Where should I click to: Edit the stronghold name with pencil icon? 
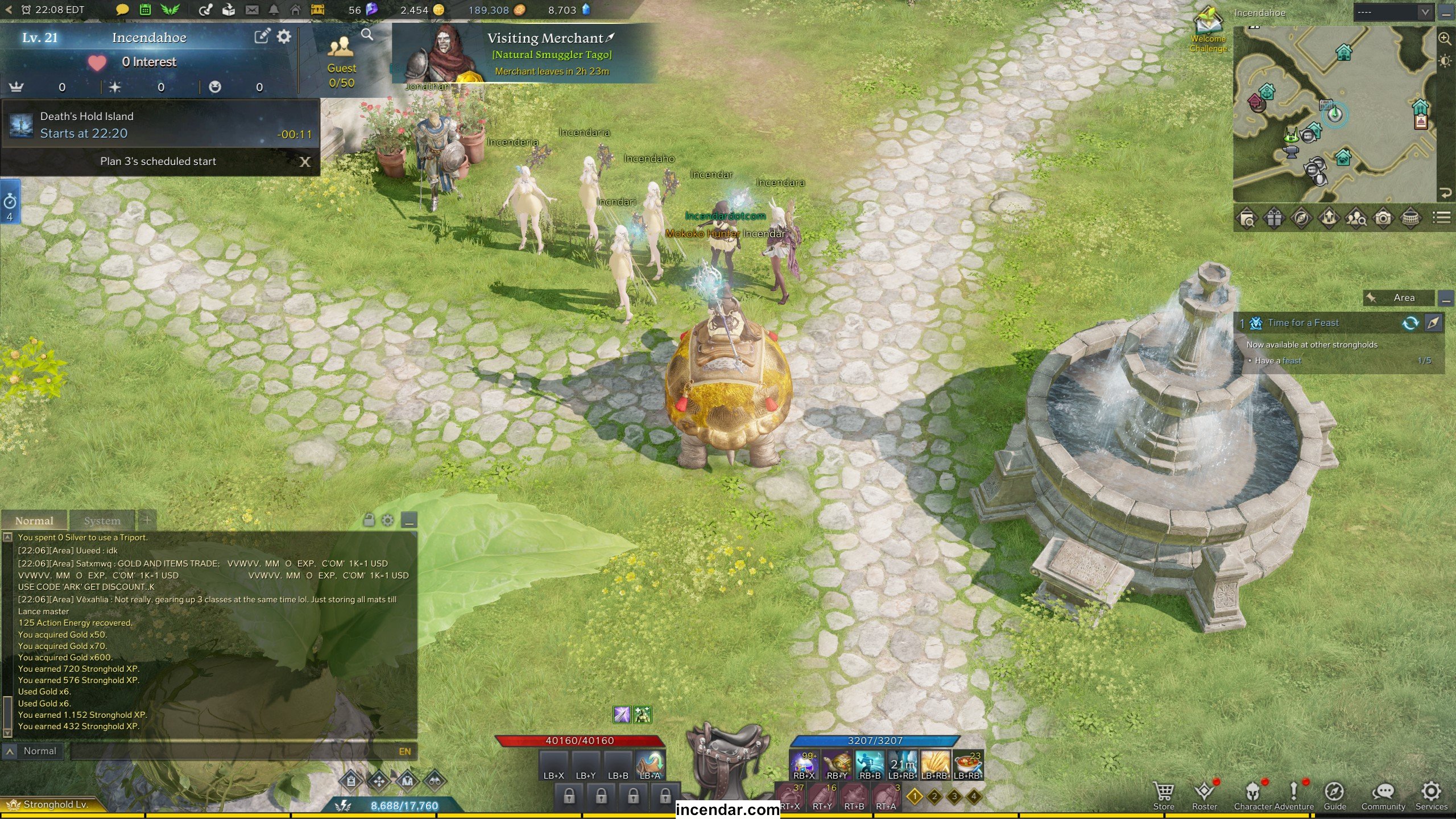[x=261, y=38]
